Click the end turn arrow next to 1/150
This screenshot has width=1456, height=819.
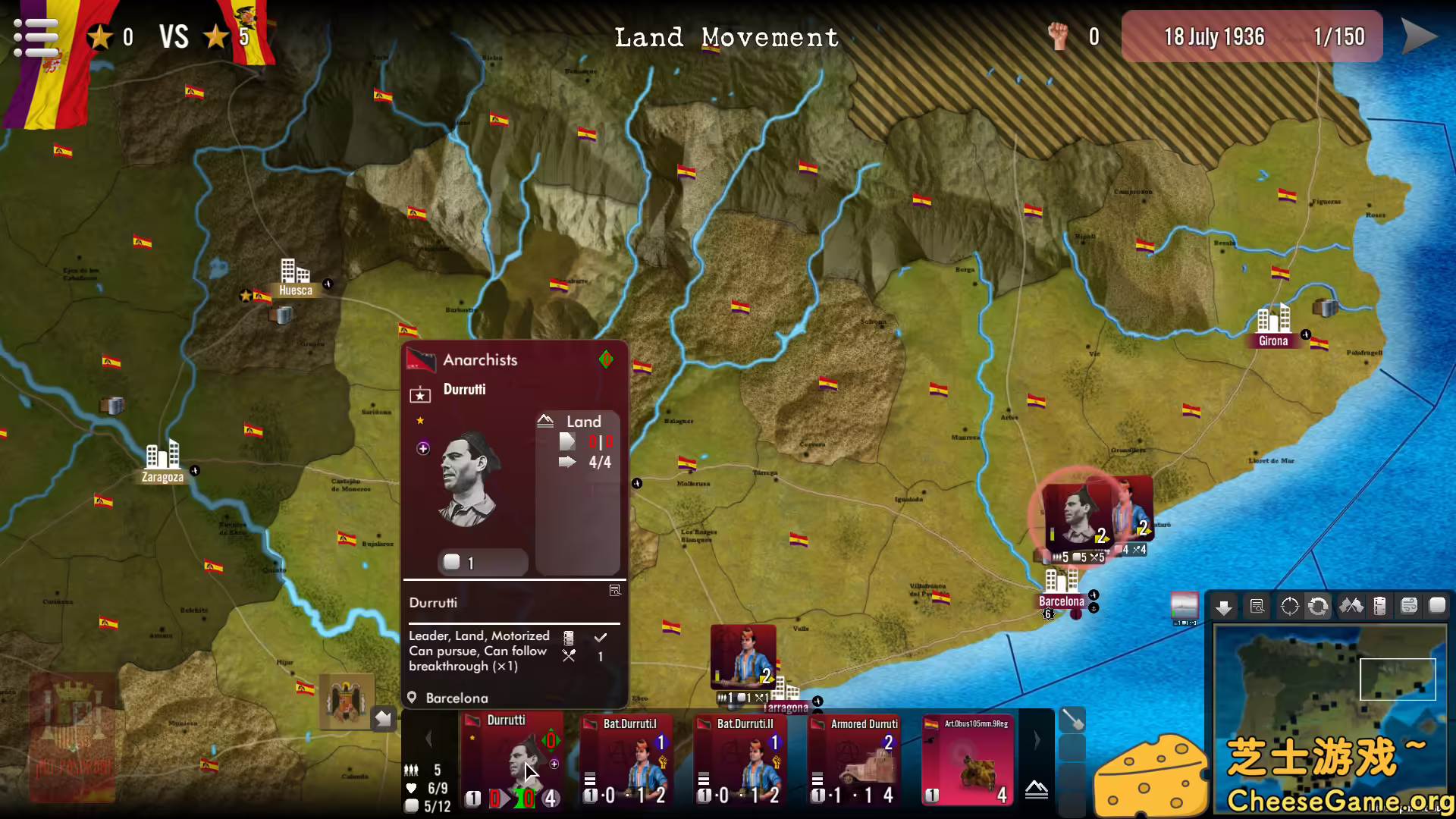[x=1420, y=36]
